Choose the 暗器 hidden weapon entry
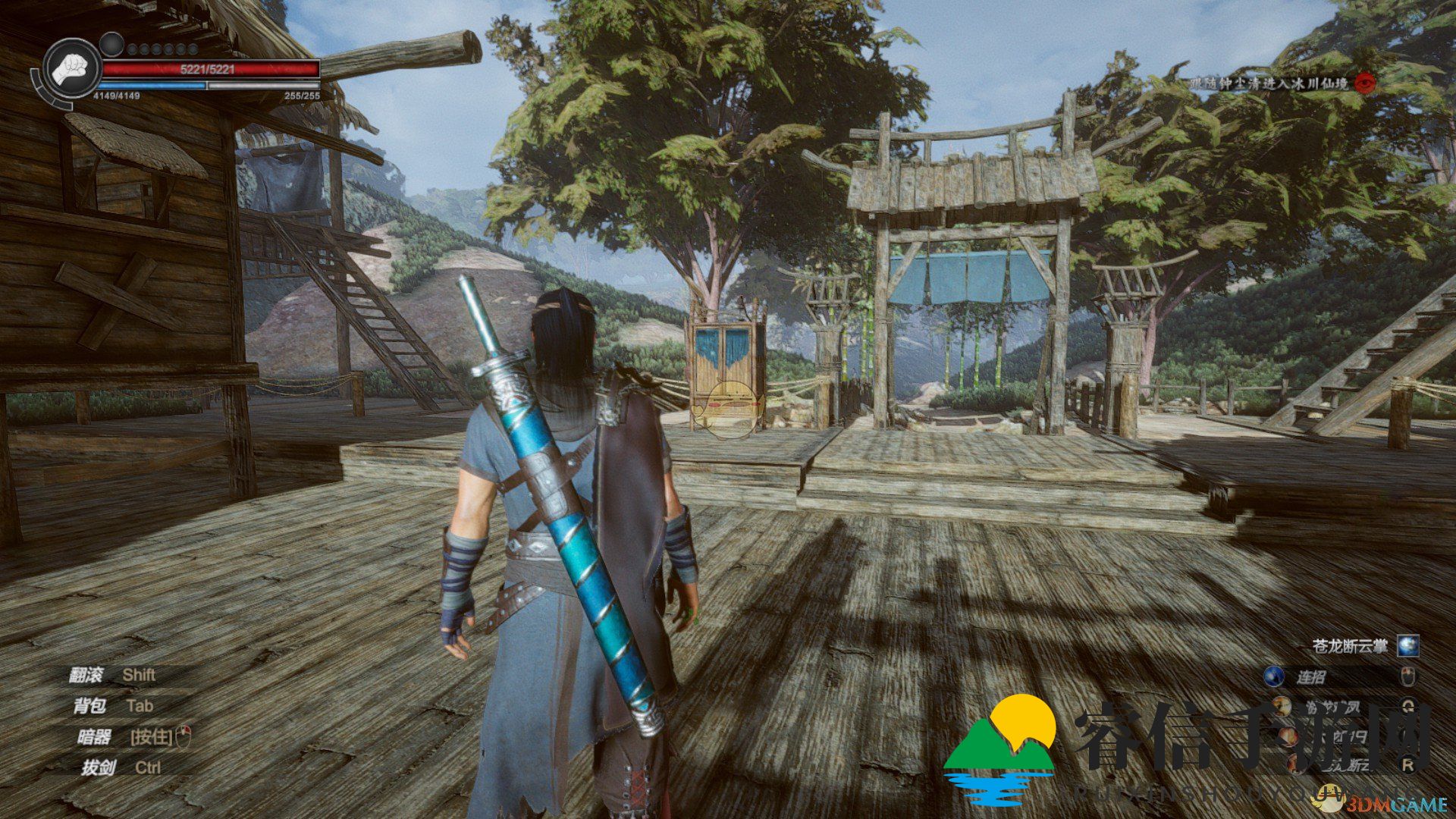This screenshot has width=1456, height=819. (x=93, y=736)
